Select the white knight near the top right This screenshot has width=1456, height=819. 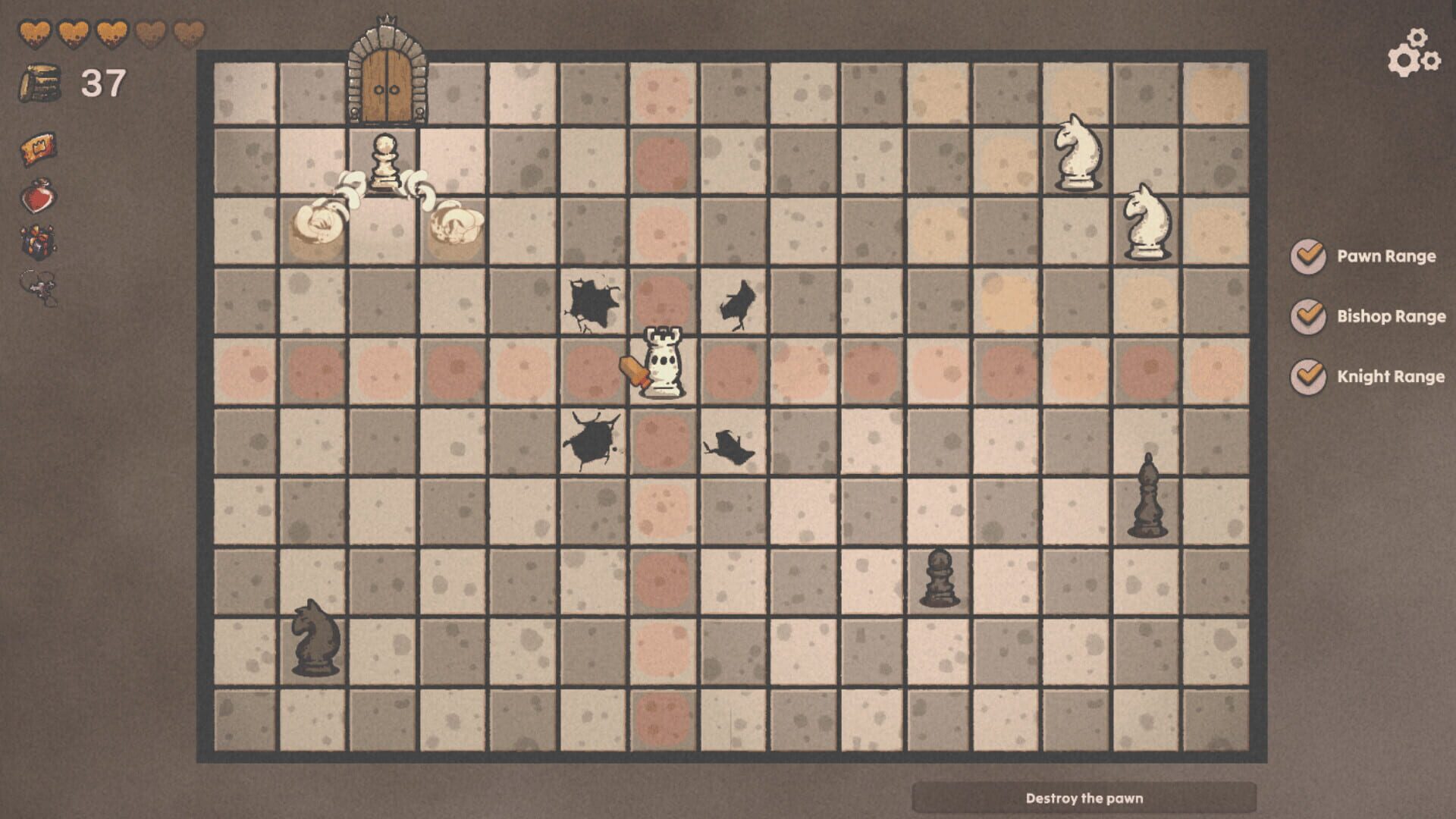pyautogui.click(x=1075, y=152)
